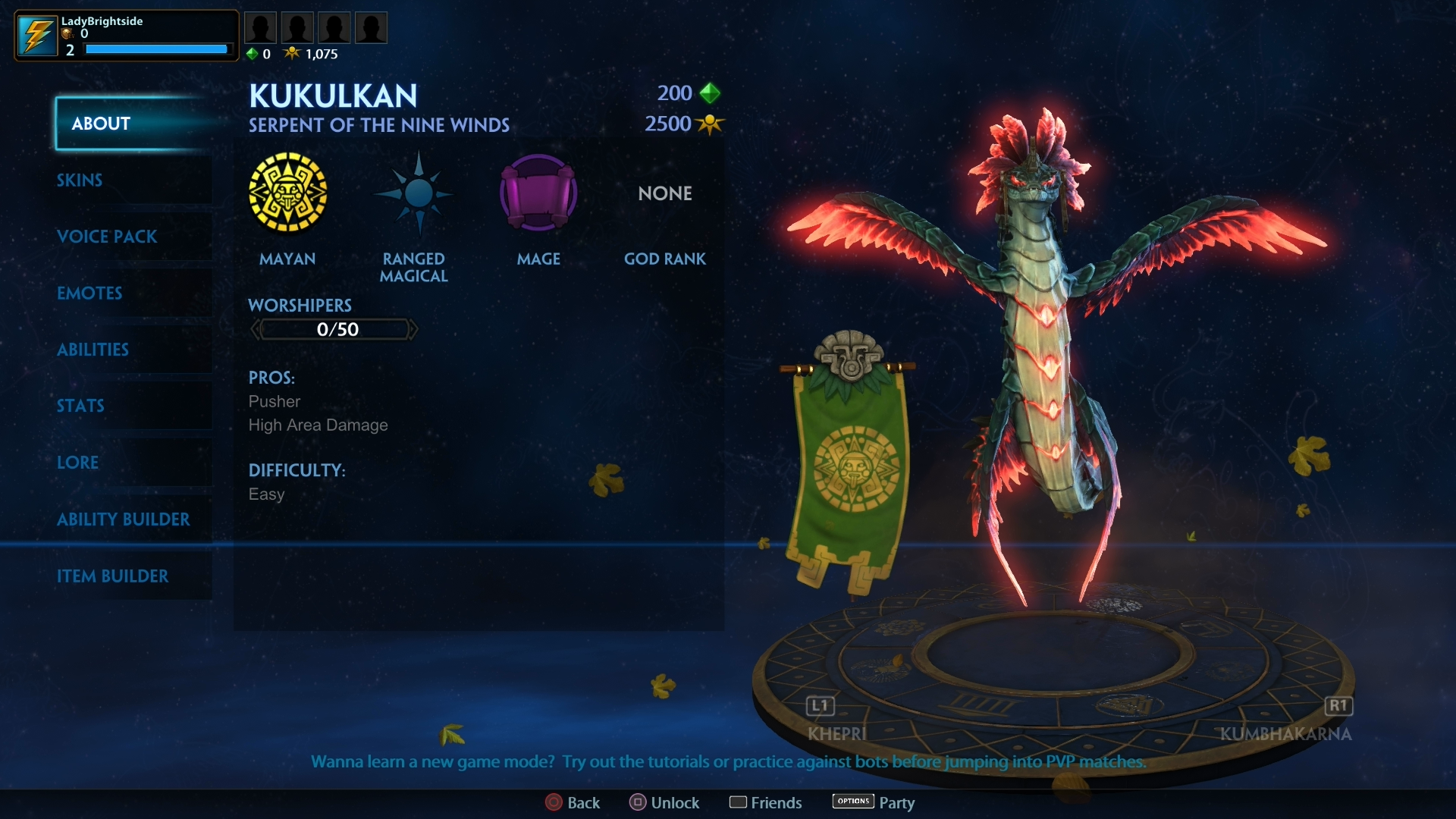Select the first empty party member slot
This screenshot has height=819, width=1456.
[x=260, y=28]
